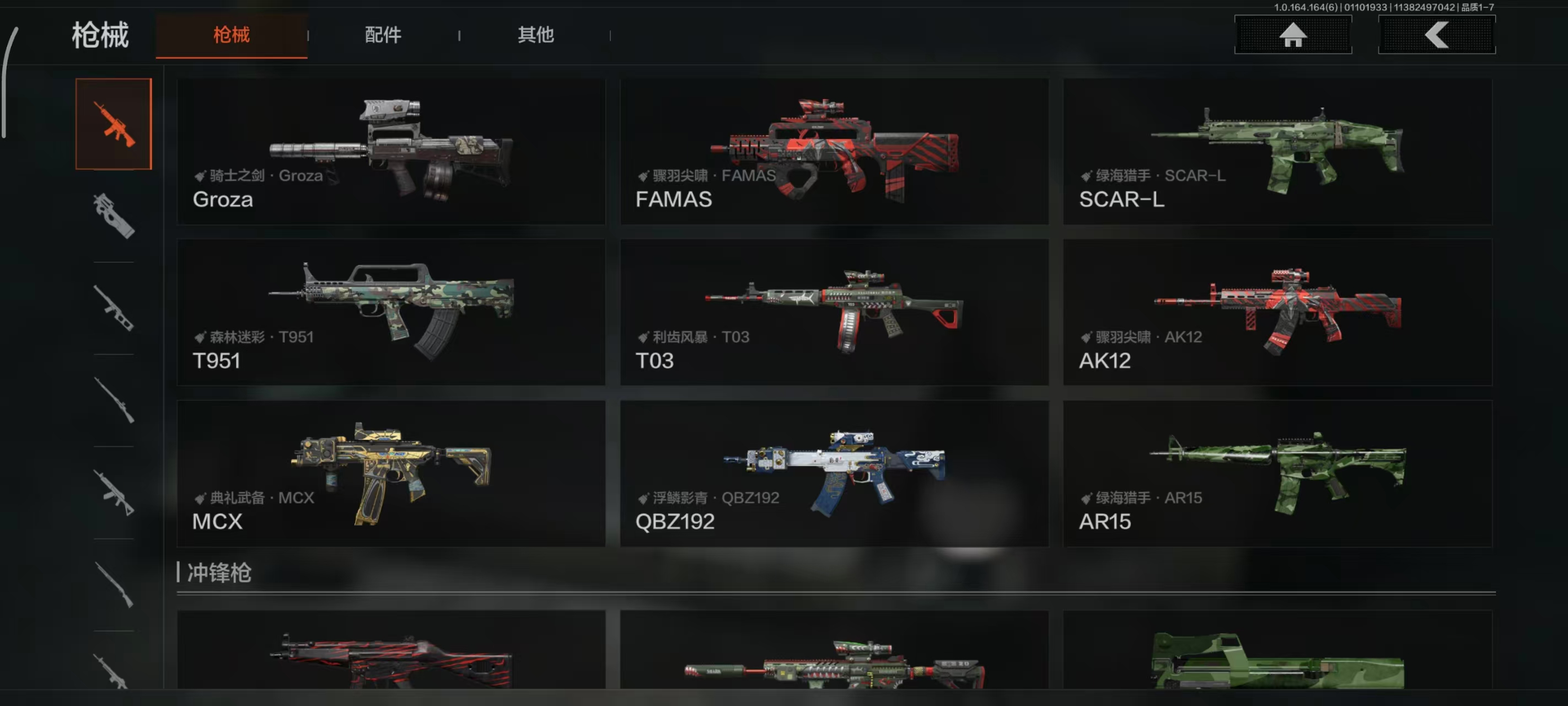
Task: Choose the QBZ192 weapon card
Action: tap(834, 473)
